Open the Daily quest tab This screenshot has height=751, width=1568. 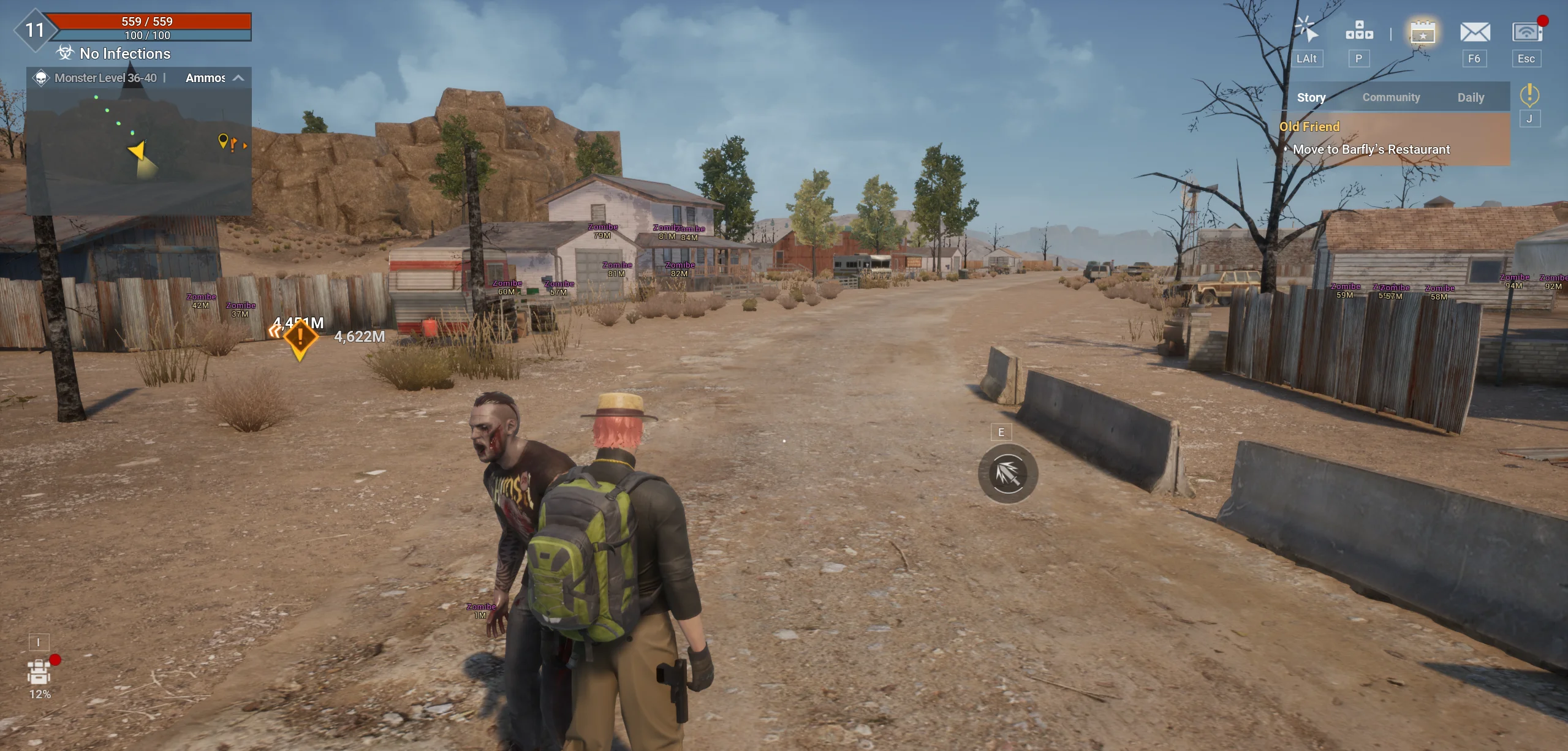(x=1471, y=97)
